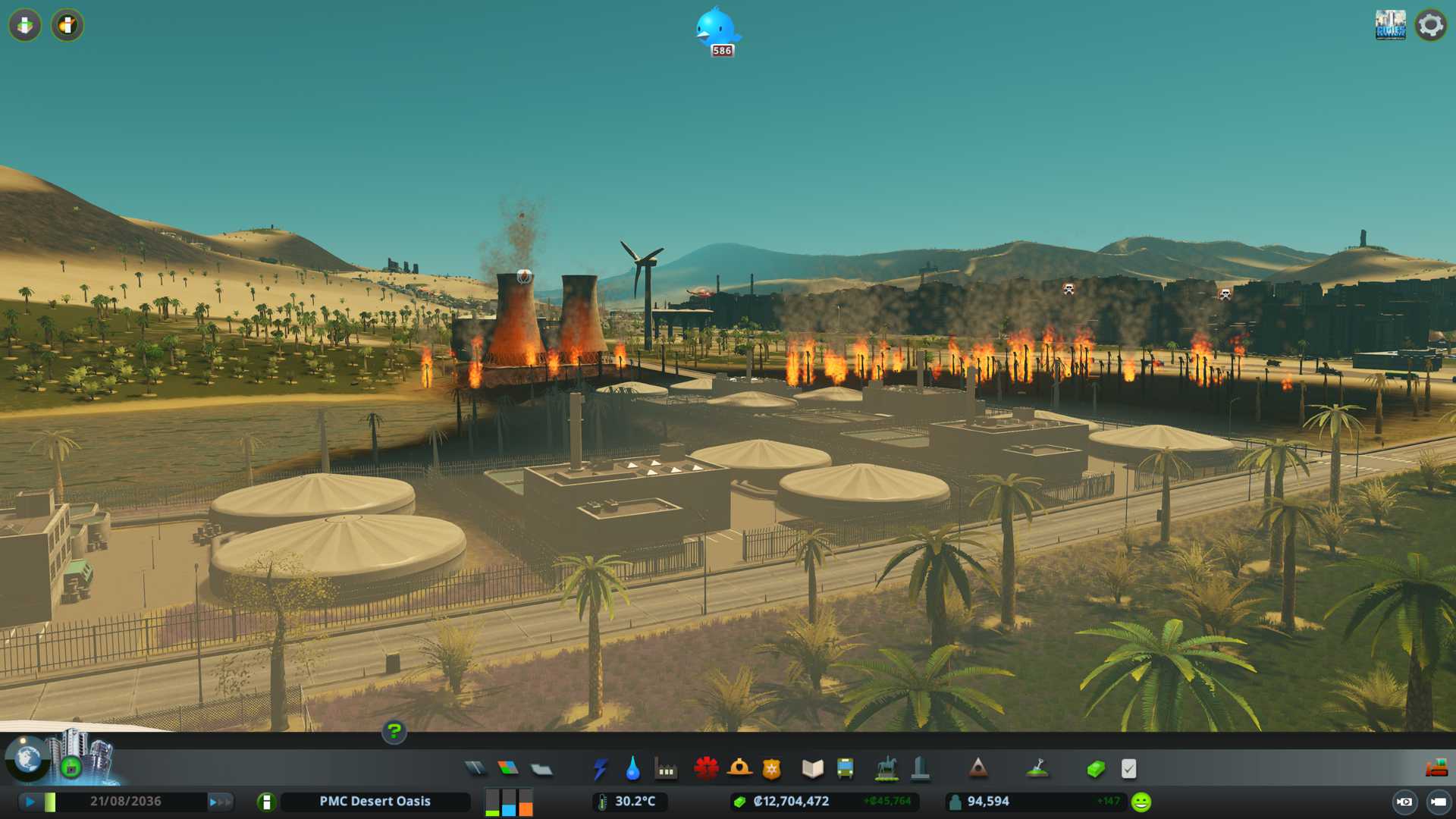Image resolution: width=1456 pixels, height=819 pixels.
Task: Open the red Healthcare services menu
Action: [706, 769]
